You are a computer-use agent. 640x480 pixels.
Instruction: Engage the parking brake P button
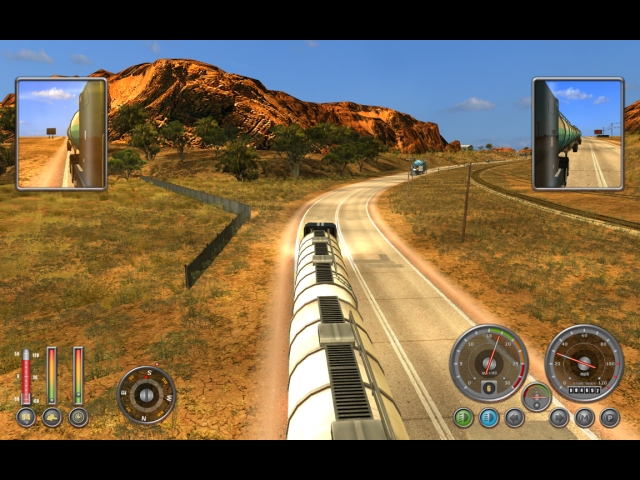(609, 418)
